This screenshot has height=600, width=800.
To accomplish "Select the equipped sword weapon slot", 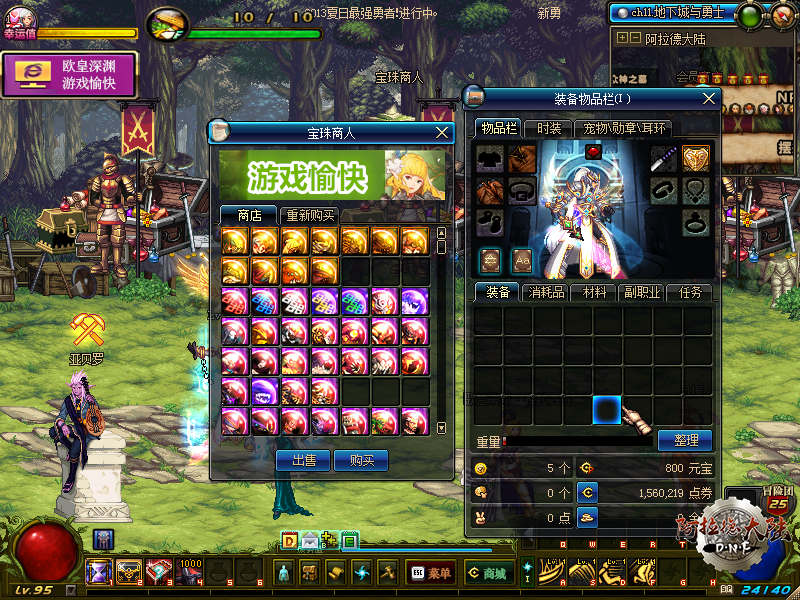I will point(664,158).
